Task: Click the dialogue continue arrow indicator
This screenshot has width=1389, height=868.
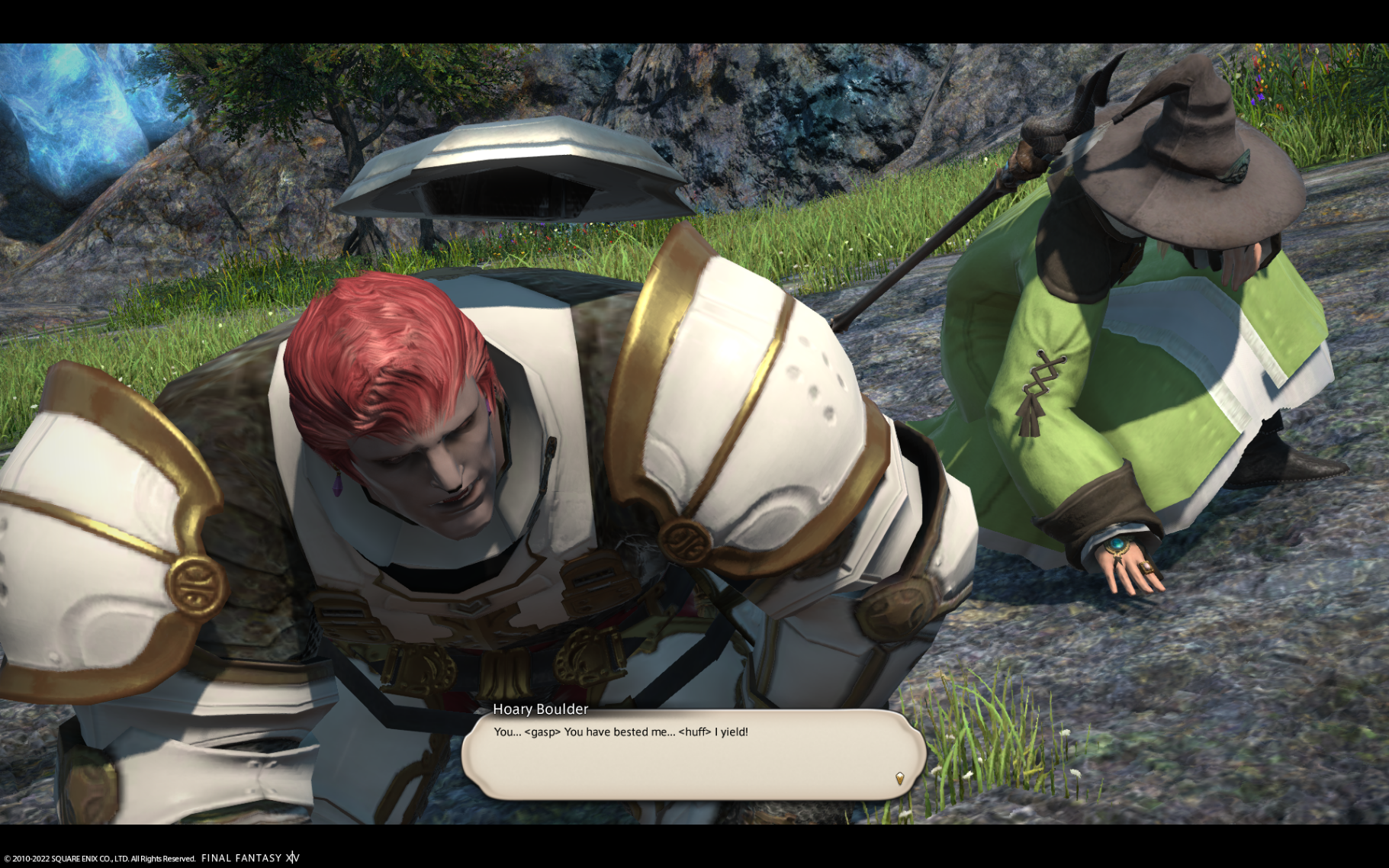Action: (899, 778)
